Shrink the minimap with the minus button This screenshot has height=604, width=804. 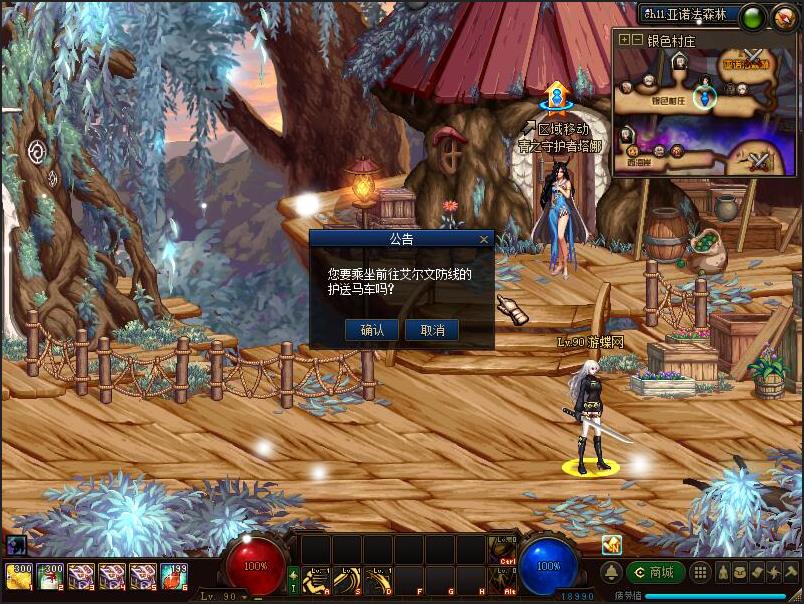click(637, 40)
